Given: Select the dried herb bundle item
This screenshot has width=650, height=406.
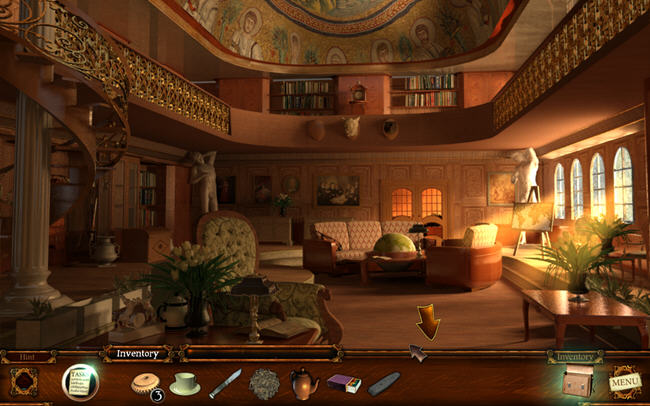Looking at the screenshot, I should tap(264, 383).
